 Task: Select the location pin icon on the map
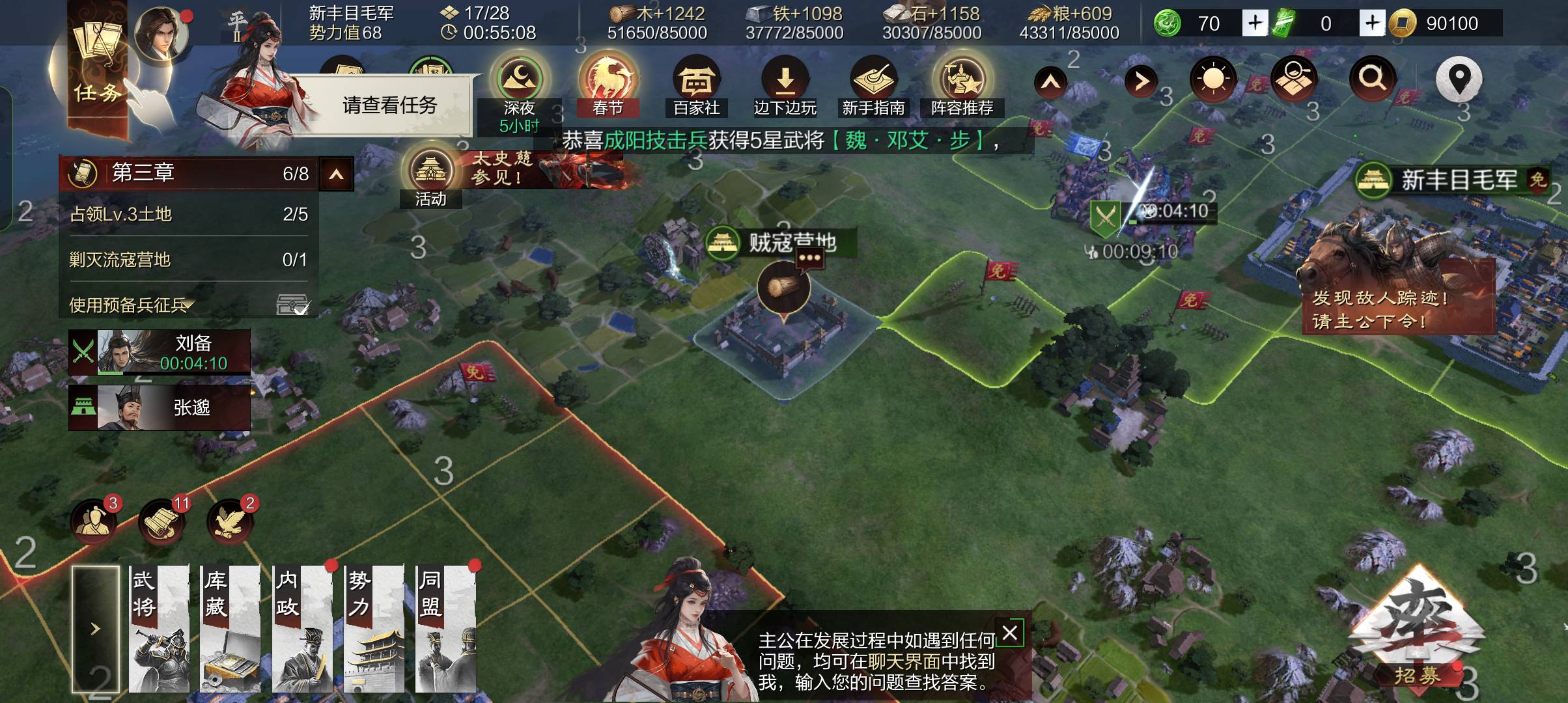click(1461, 78)
